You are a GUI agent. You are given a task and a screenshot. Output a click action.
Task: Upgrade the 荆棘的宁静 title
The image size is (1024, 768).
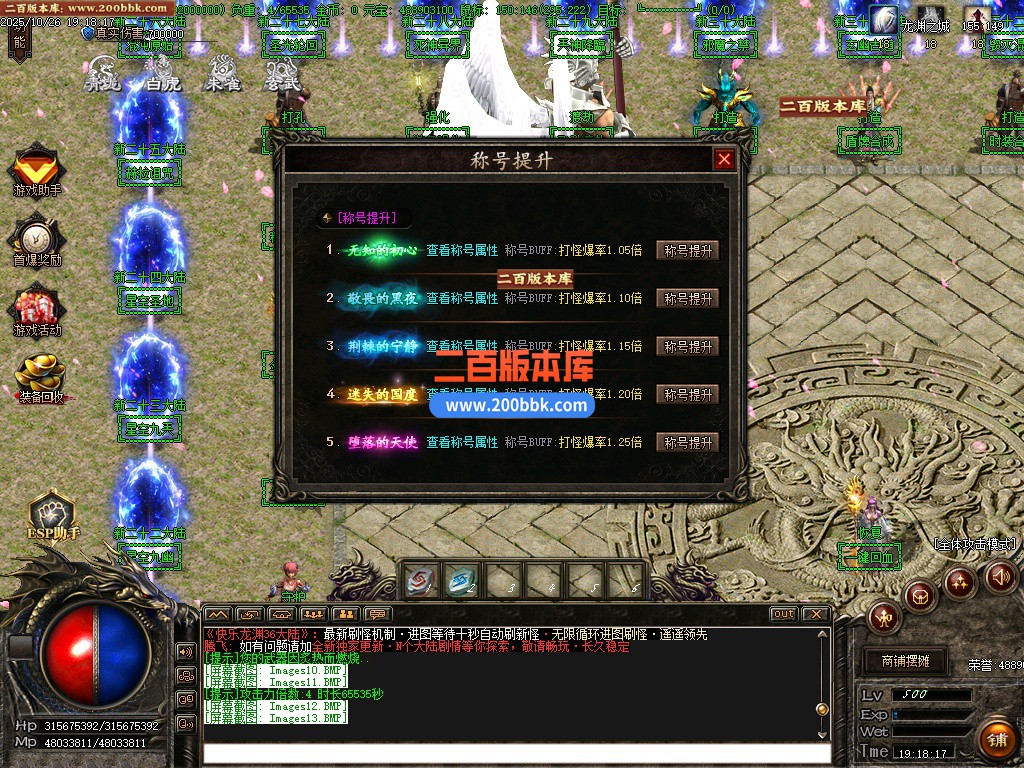[x=687, y=347]
